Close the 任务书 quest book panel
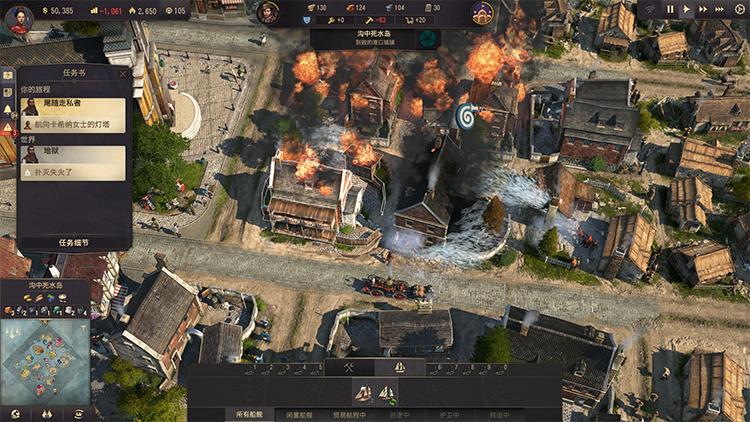 [123, 73]
